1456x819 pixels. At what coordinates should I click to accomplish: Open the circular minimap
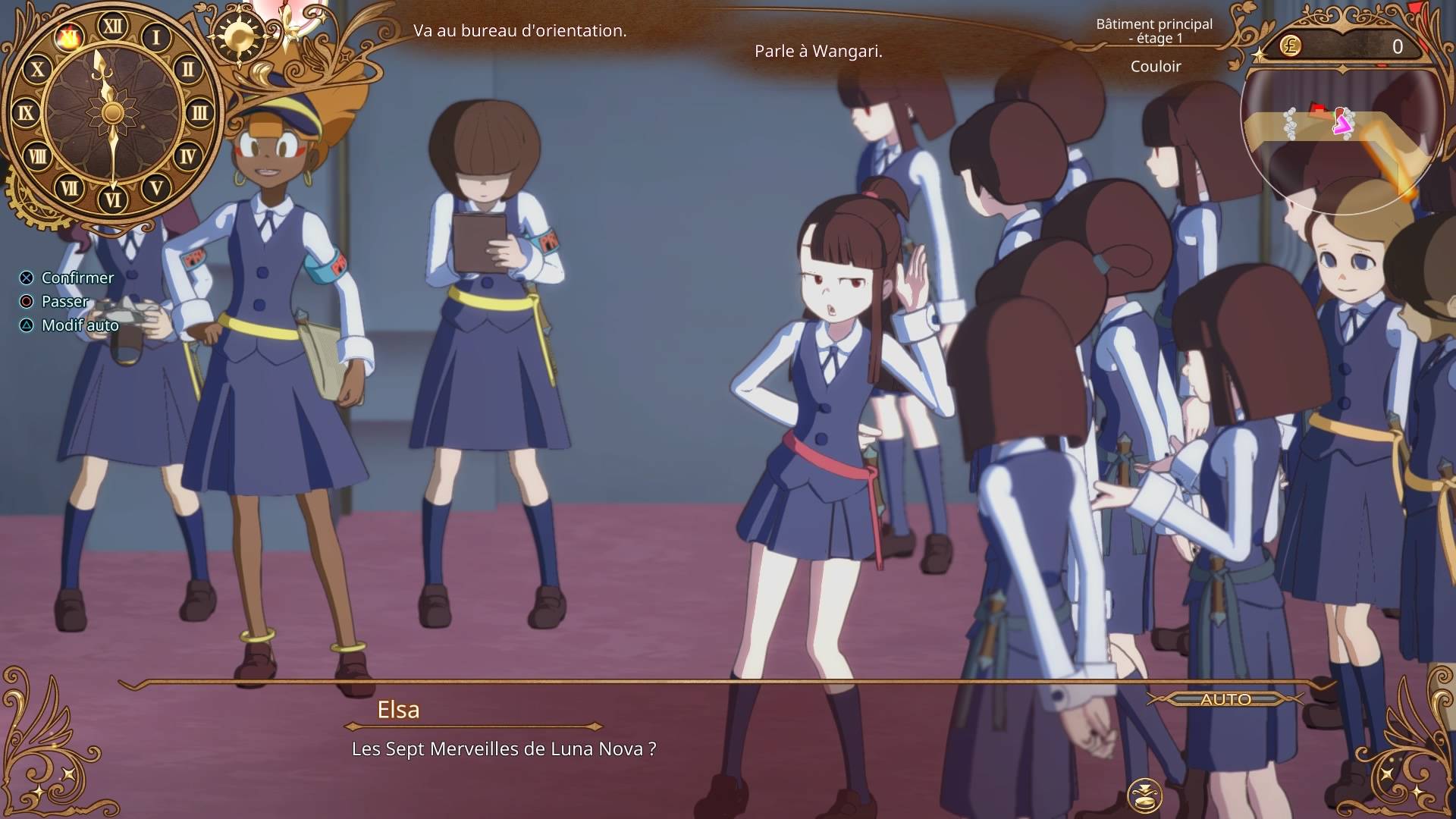point(1341,141)
